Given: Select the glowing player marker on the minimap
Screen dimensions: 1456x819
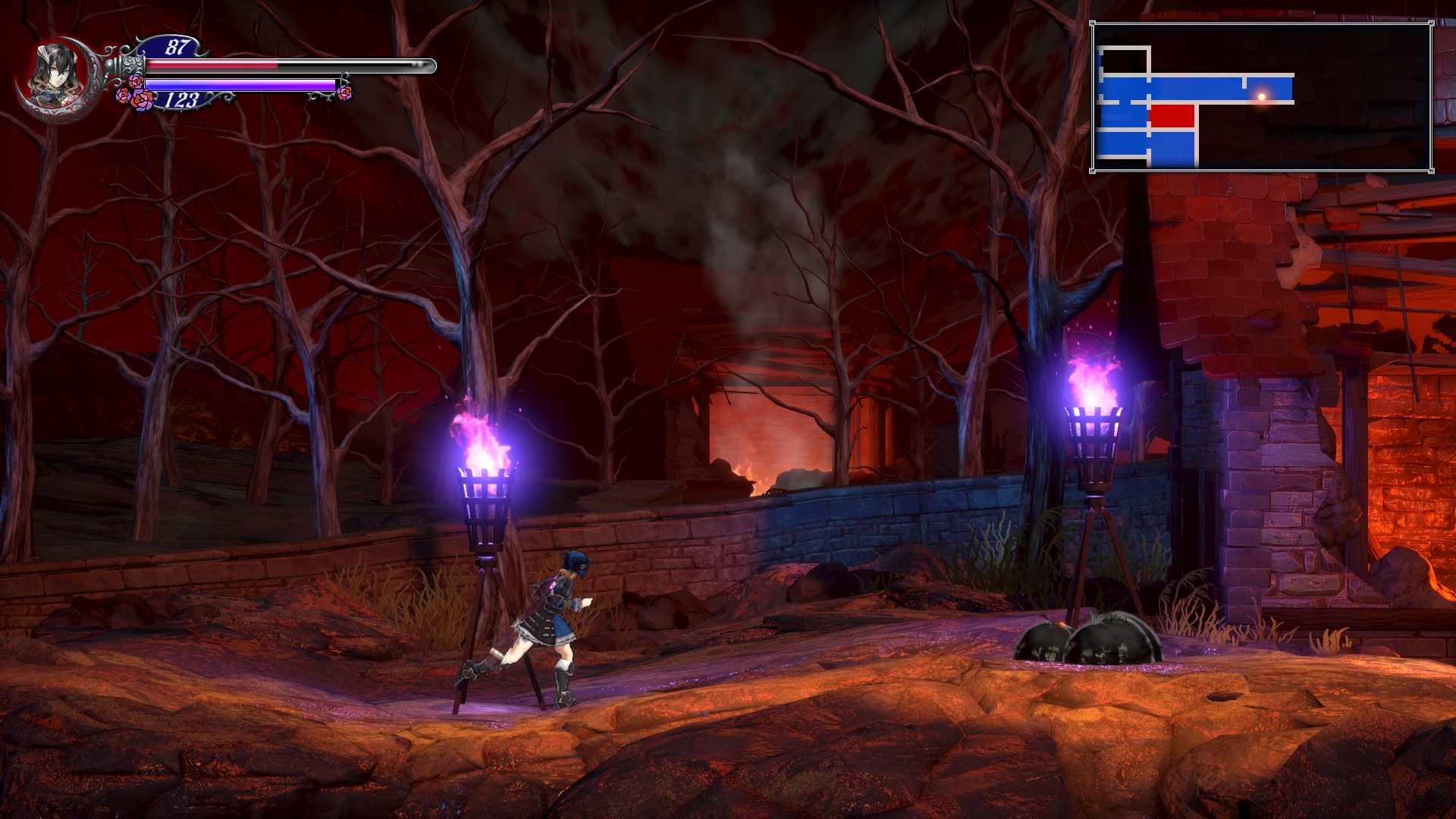Looking at the screenshot, I should tap(1262, 96).
